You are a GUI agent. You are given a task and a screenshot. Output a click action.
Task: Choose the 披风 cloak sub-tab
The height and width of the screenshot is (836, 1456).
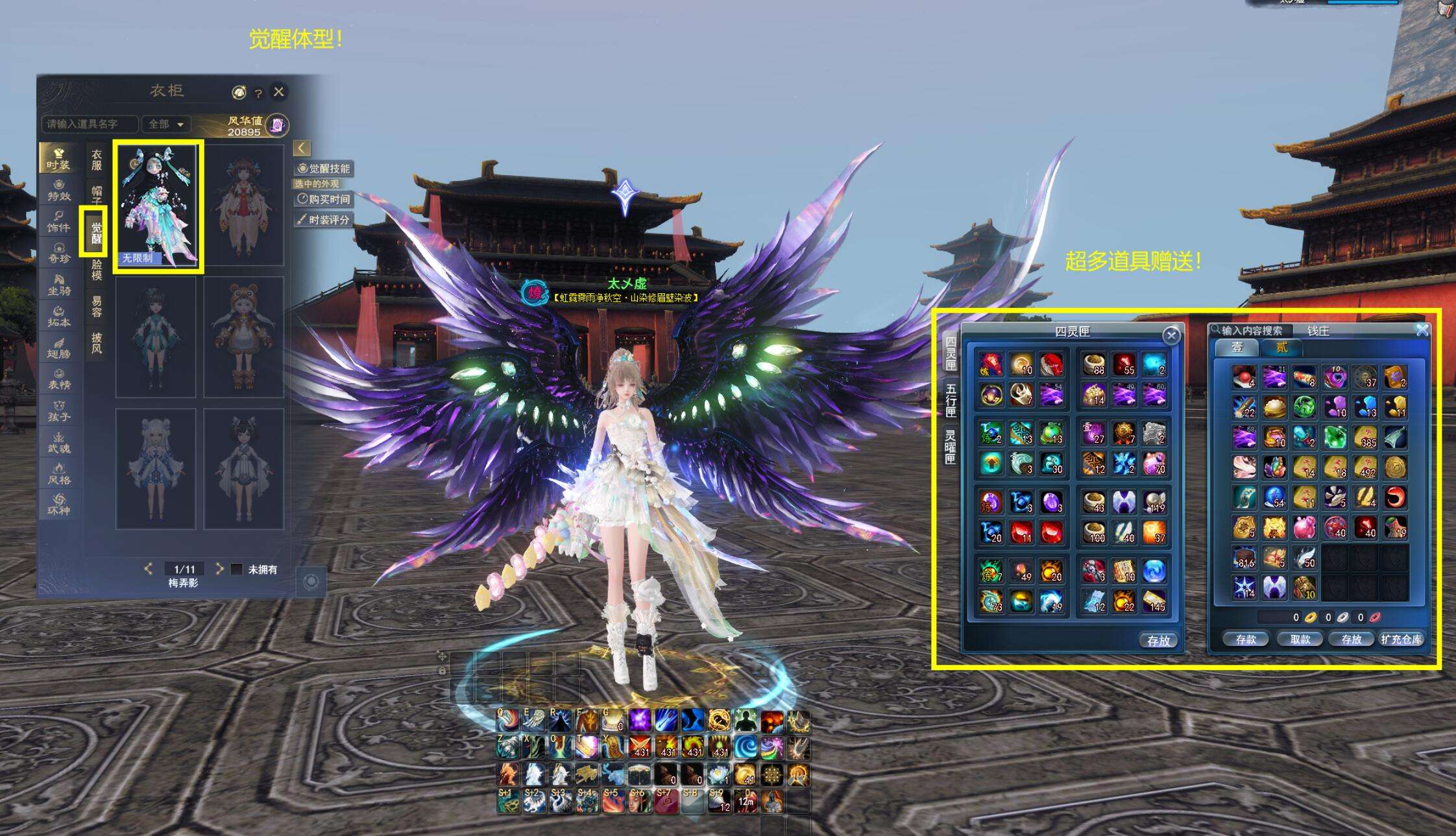click(96, 342)
